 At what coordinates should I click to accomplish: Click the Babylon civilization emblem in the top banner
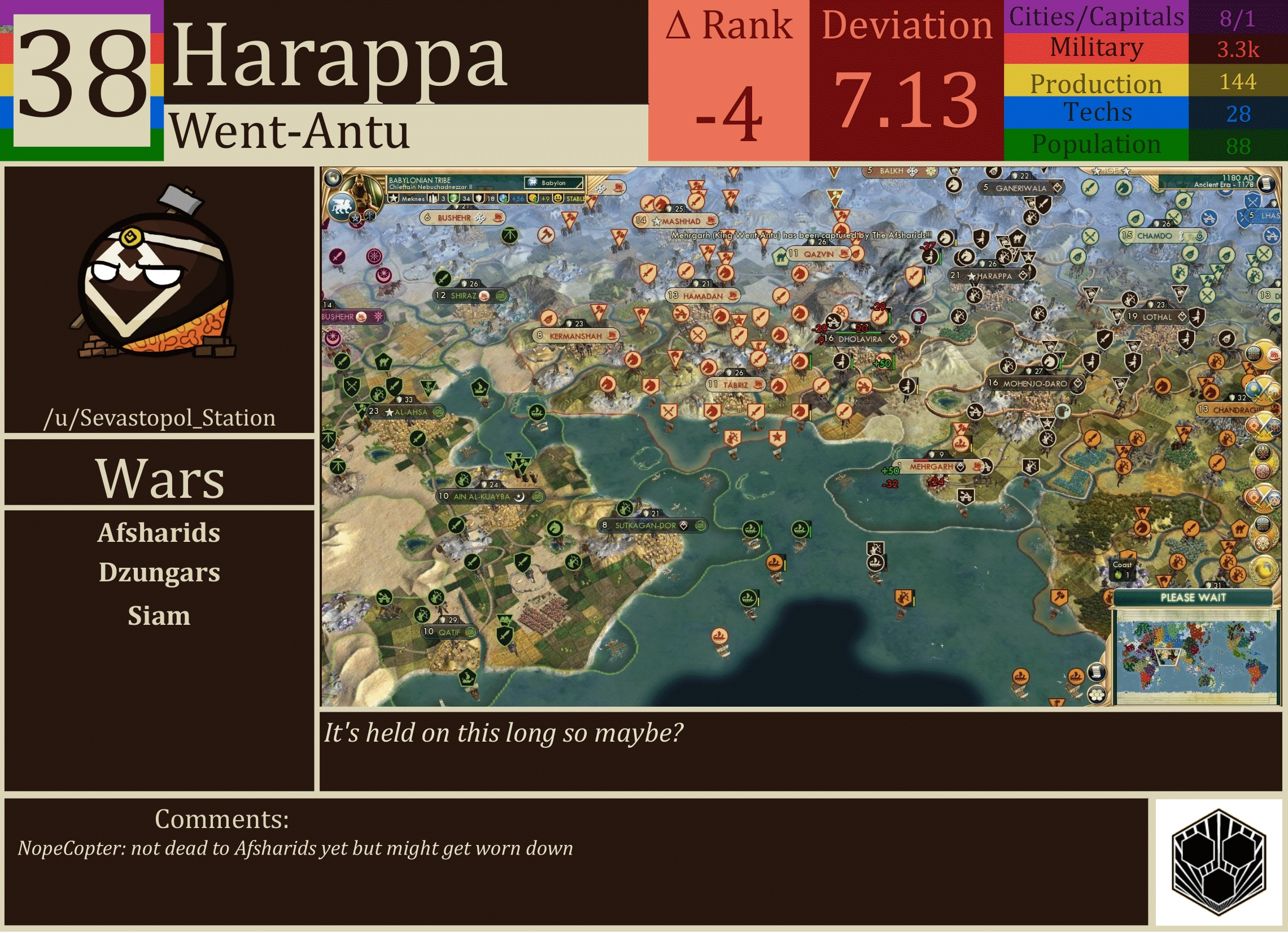(531, 183)
